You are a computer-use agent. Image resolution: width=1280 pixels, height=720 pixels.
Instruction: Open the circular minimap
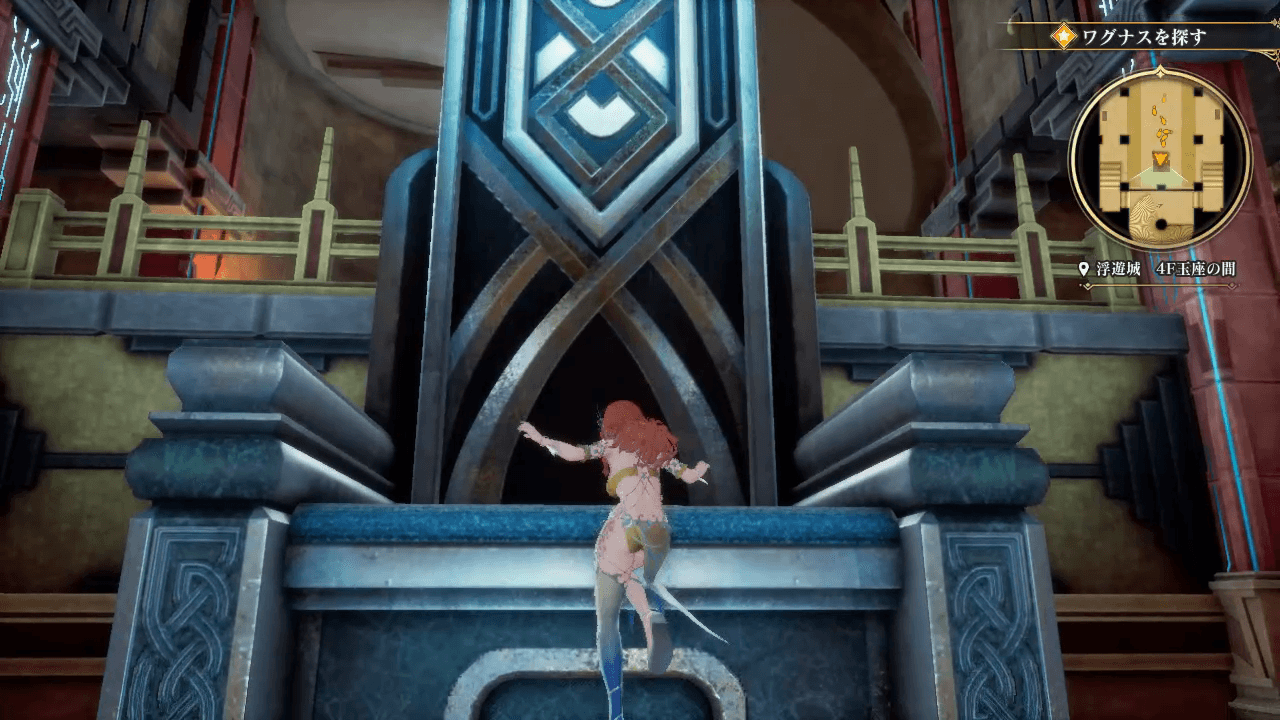pos(1160,160)
